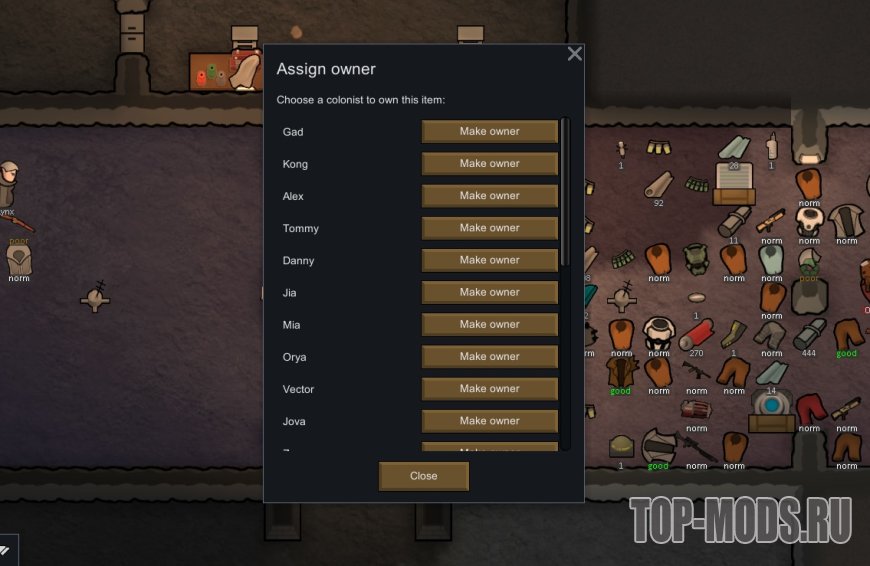Viewport: 870px width, 566px height.
Task: Make Gad the owner
Action: pyautogui.click(x=489, y=132)
